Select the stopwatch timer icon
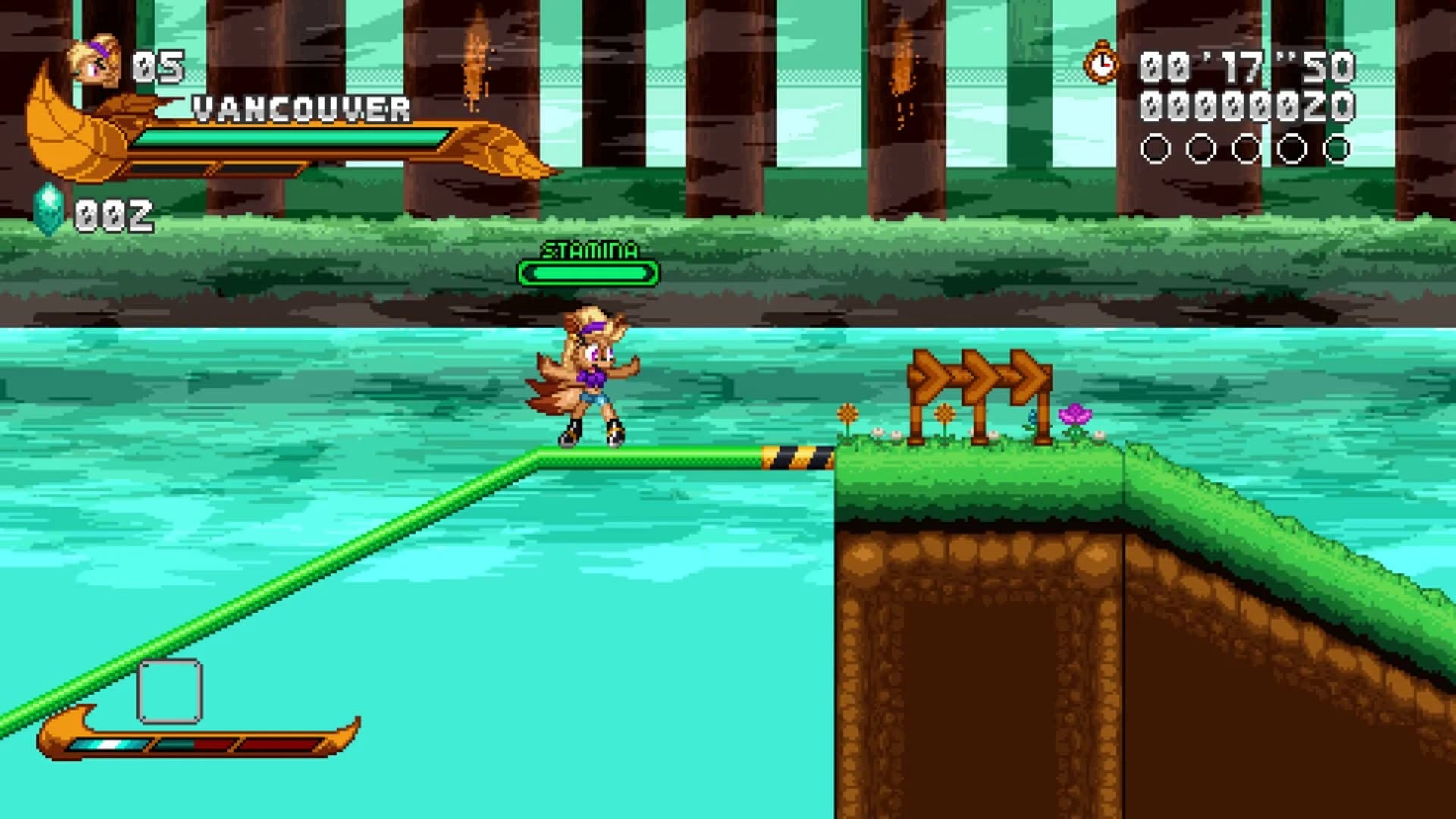The height and width of the screenshot is (819, 1456). (1100, 64)
